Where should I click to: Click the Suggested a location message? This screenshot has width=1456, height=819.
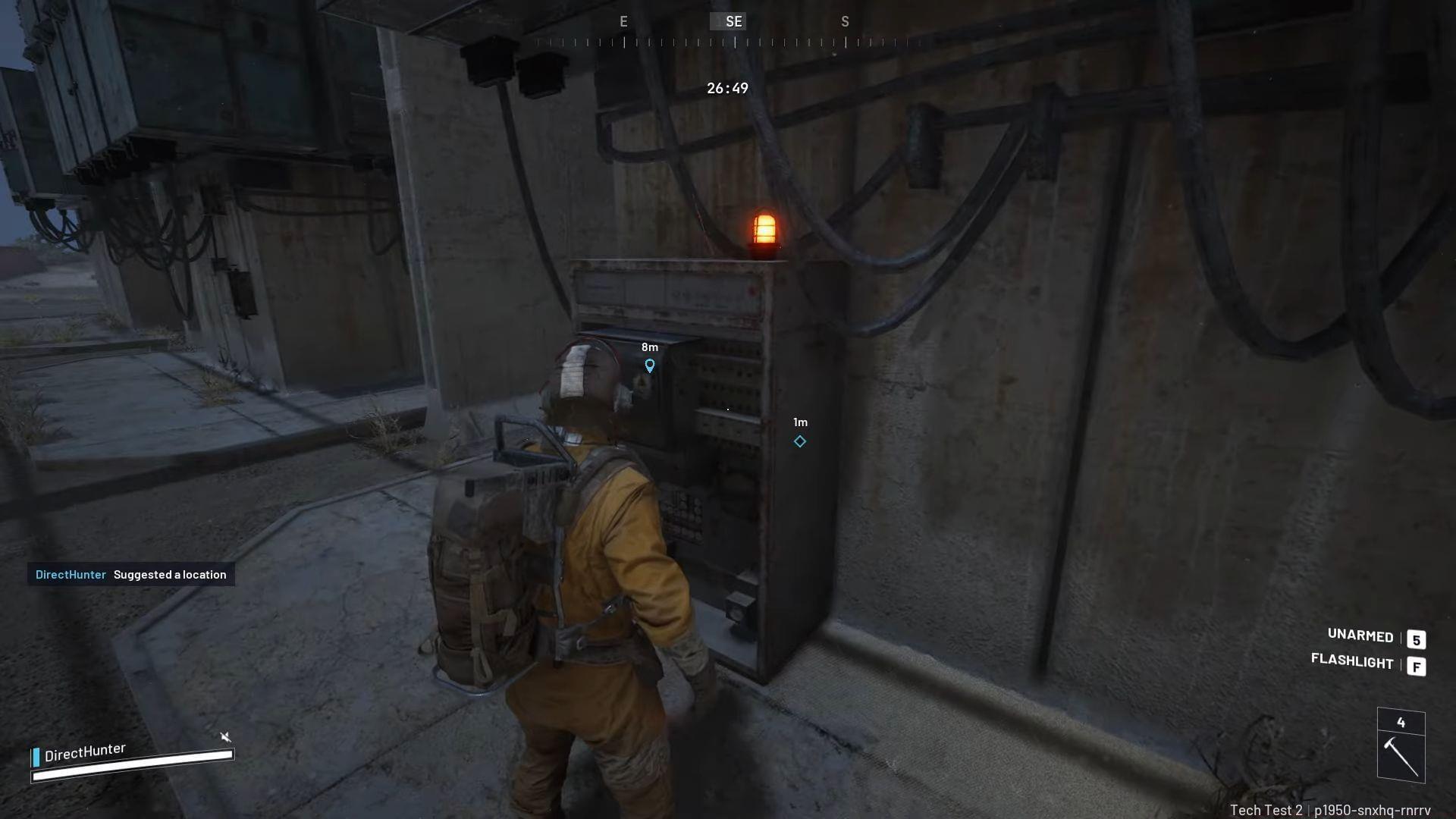(x=170, y=574)
